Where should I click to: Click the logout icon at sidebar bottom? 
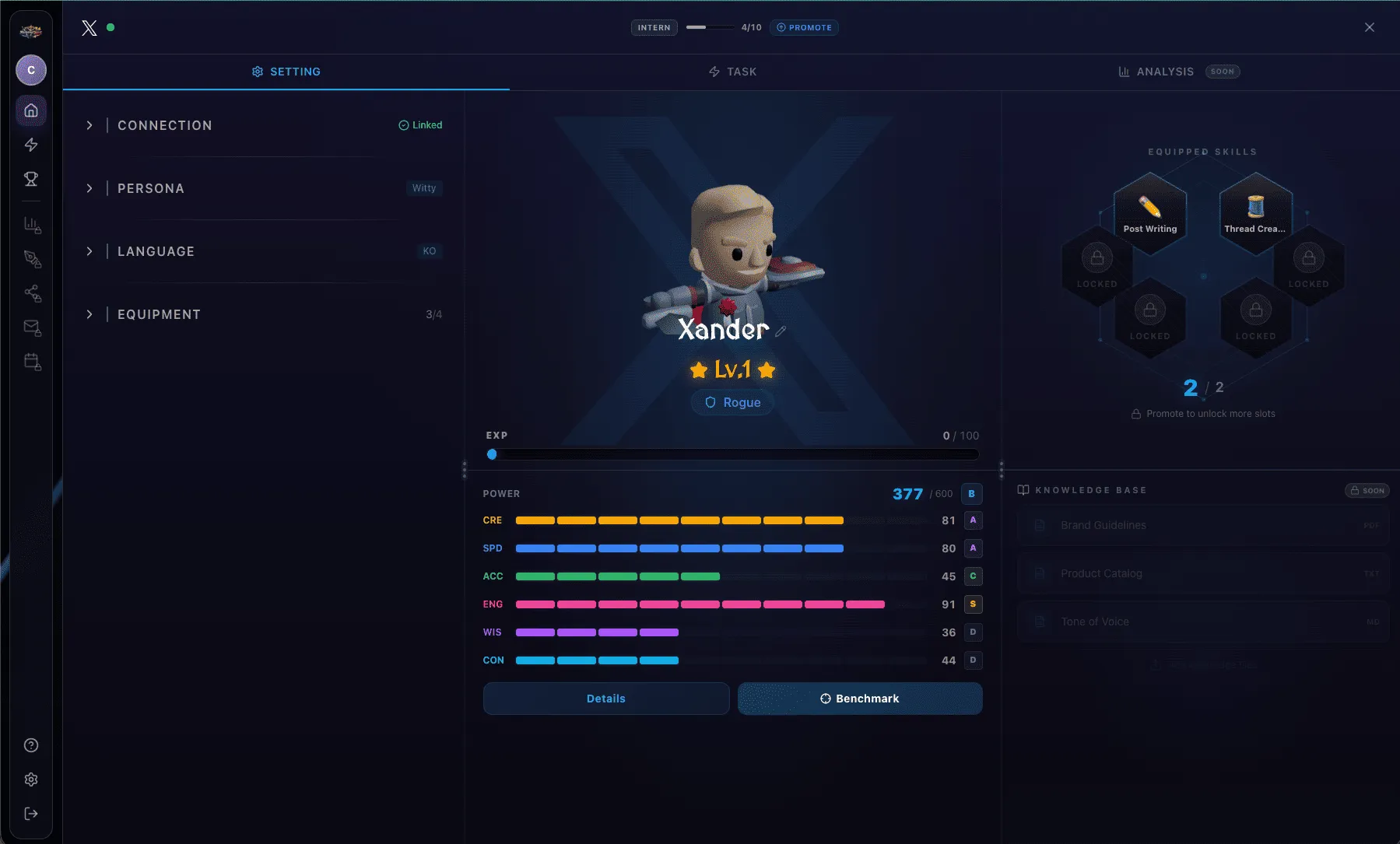31,813
